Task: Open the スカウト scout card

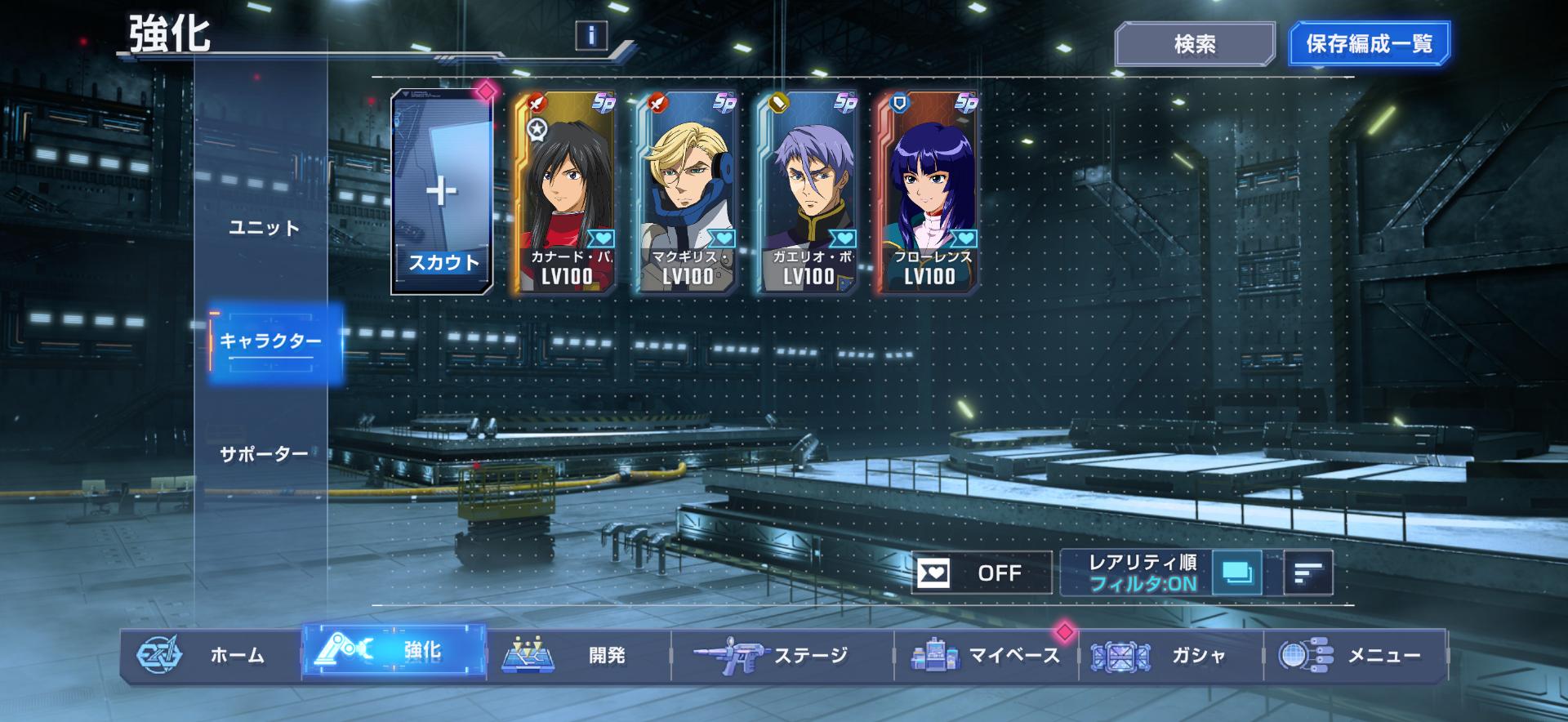Action: click(443, 193)
